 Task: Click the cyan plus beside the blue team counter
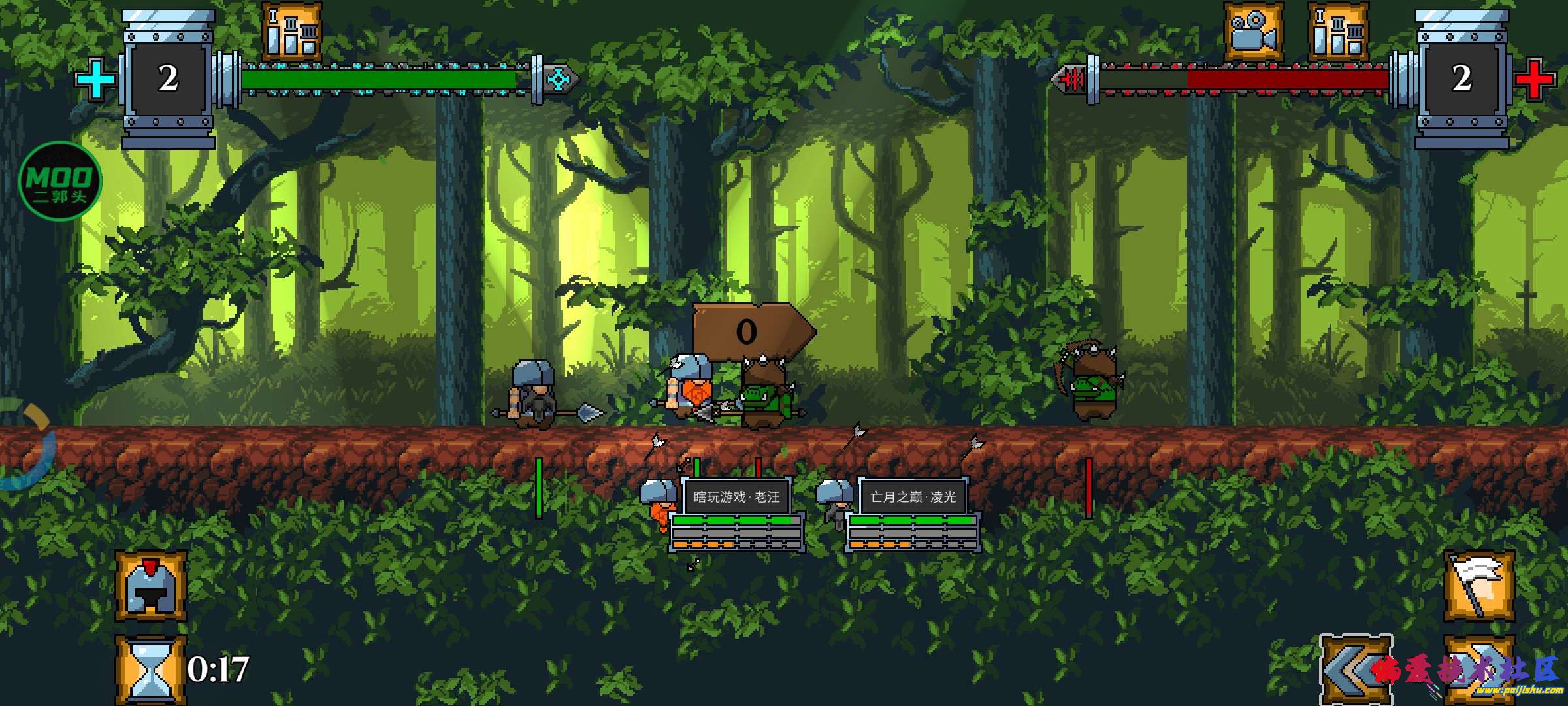[95, 80]
